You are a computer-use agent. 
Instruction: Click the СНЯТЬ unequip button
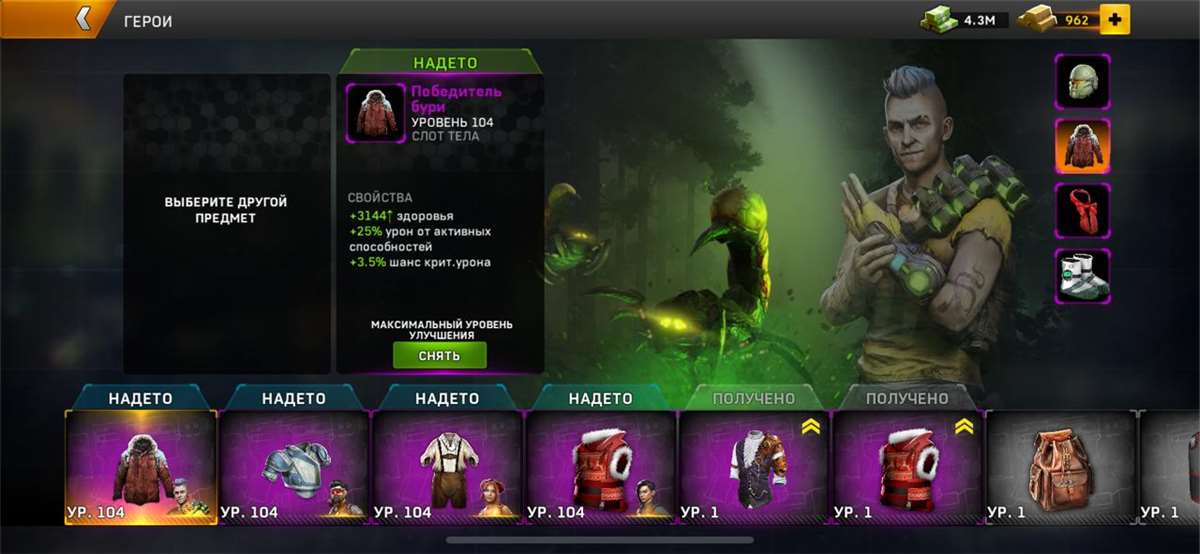click(439, 355)
